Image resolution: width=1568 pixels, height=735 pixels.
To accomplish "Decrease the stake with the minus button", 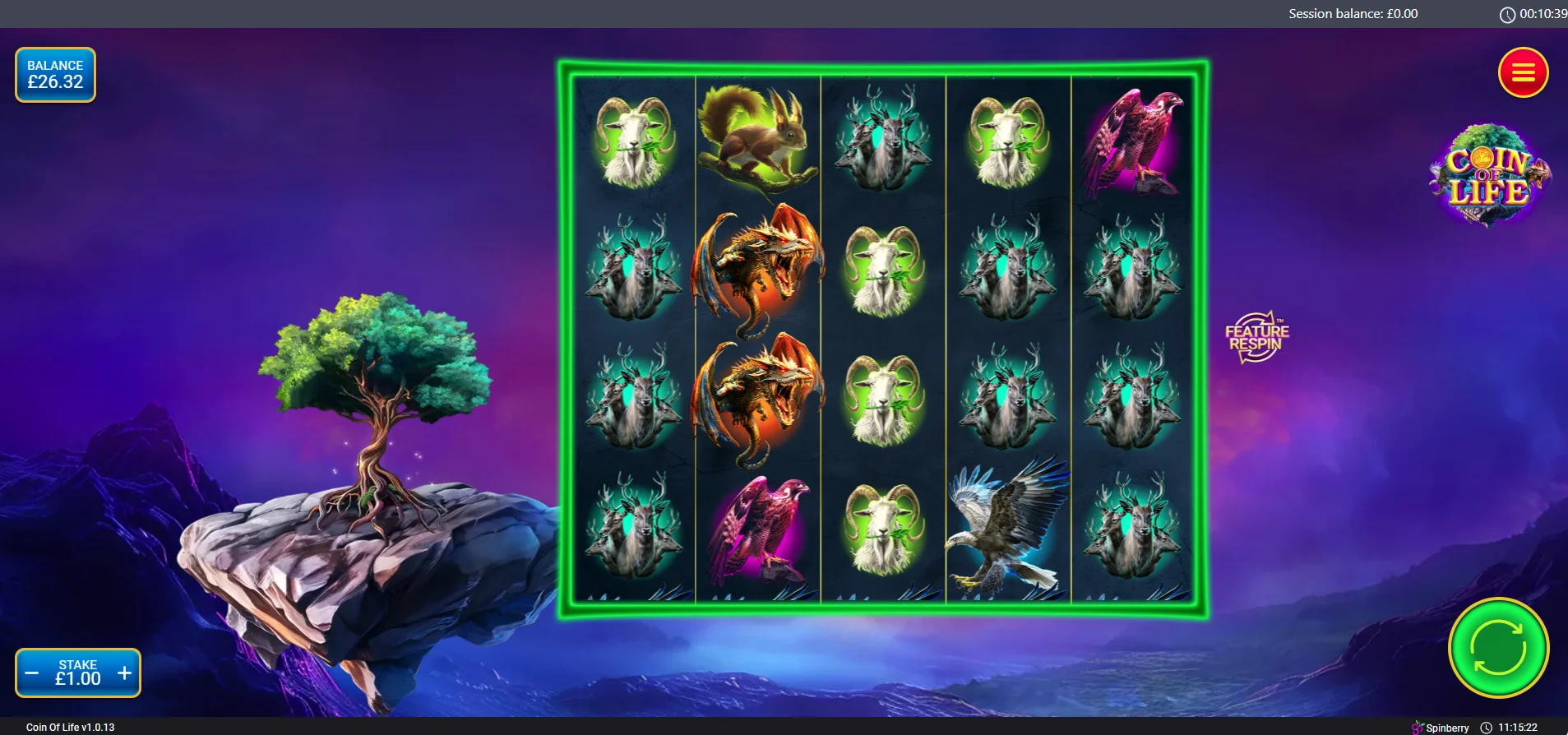I will coord(33,672).
